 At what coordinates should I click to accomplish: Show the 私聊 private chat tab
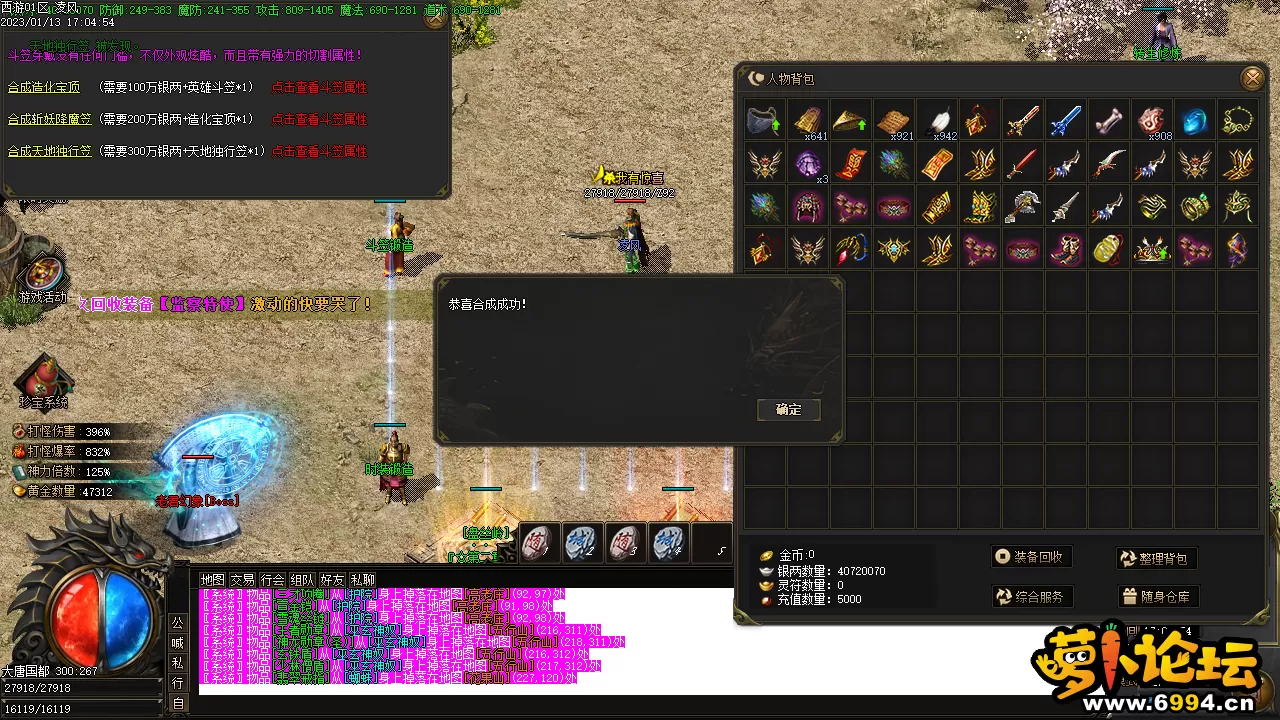point(362,580)
